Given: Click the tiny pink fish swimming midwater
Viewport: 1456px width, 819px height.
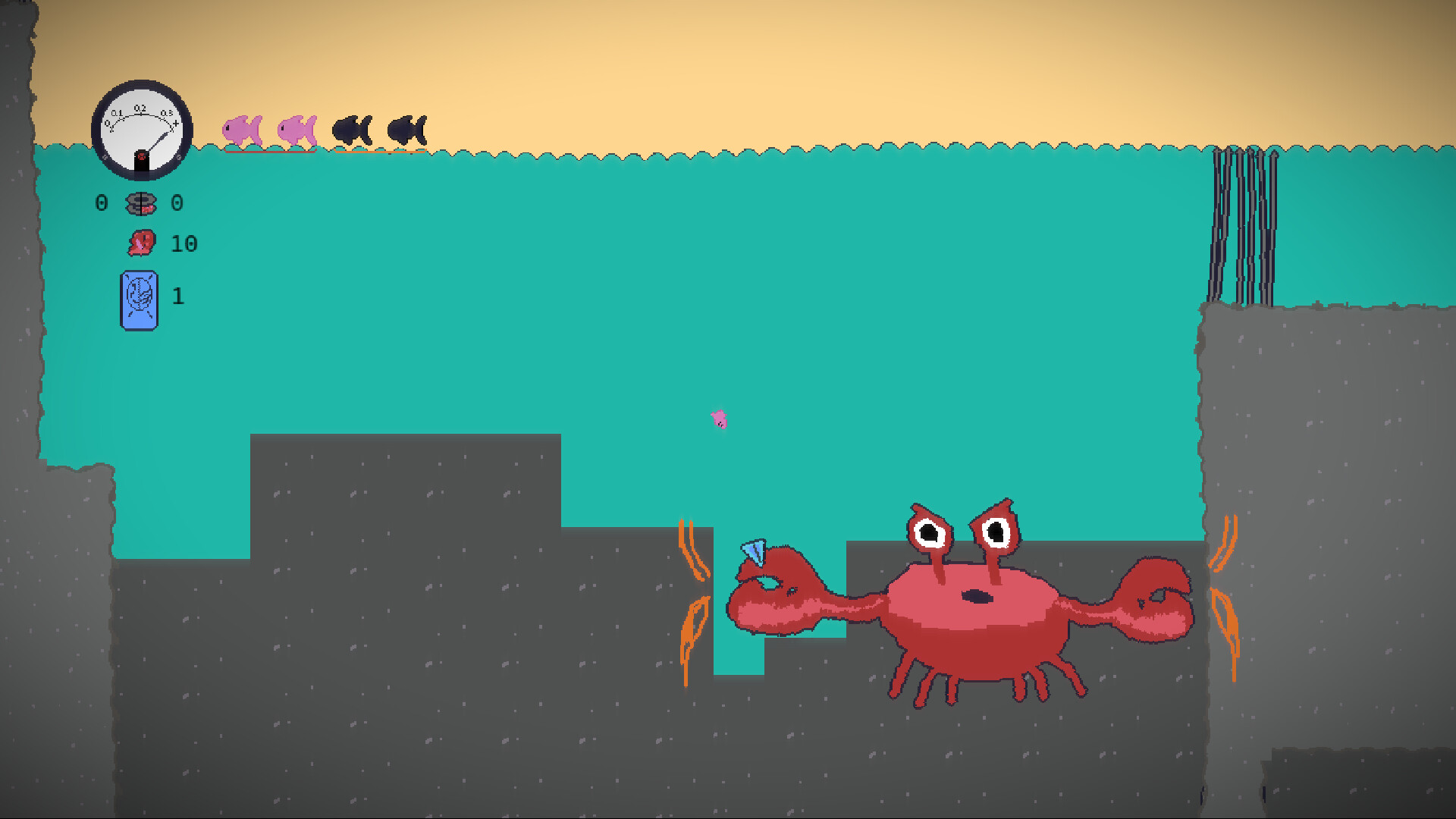Looking at the screenshot, I should click(x=718, y=419).
